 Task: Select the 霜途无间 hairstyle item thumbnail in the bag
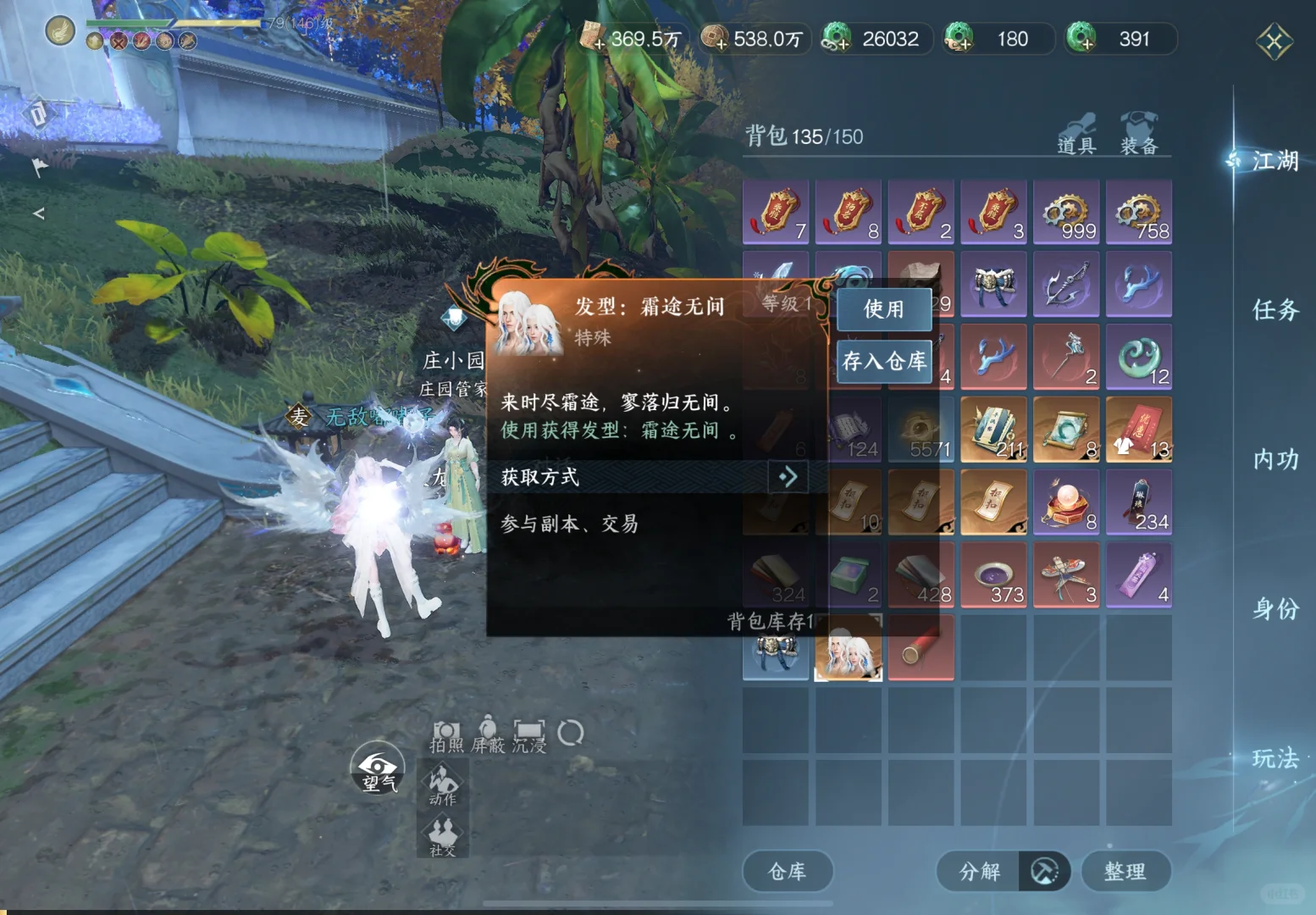848,648
